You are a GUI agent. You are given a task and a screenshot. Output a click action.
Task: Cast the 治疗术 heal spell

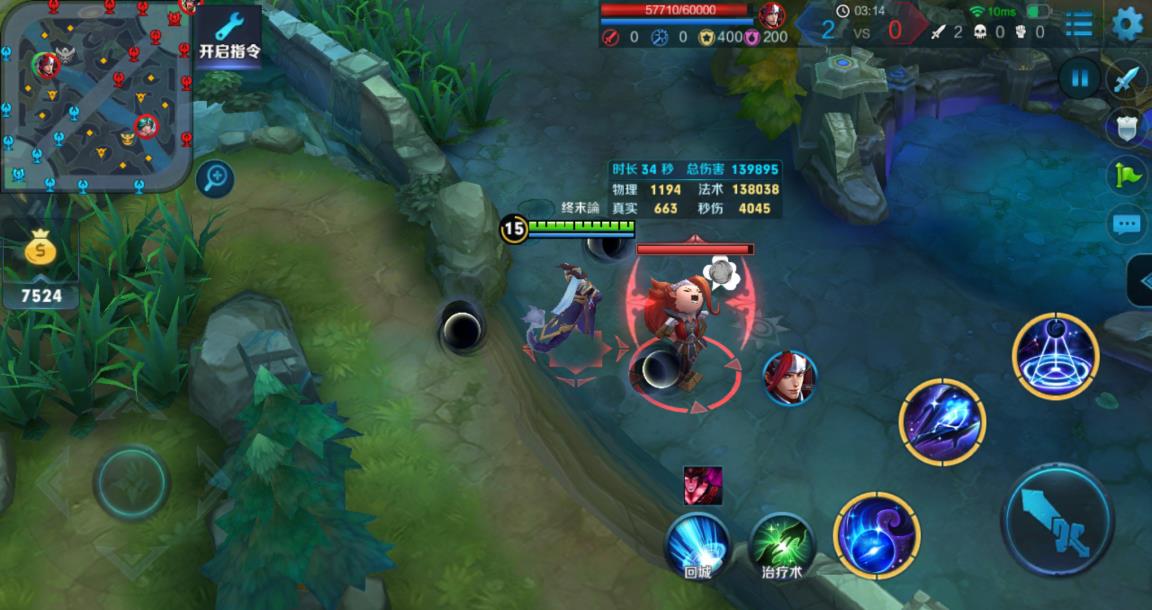tap(781, 544)
